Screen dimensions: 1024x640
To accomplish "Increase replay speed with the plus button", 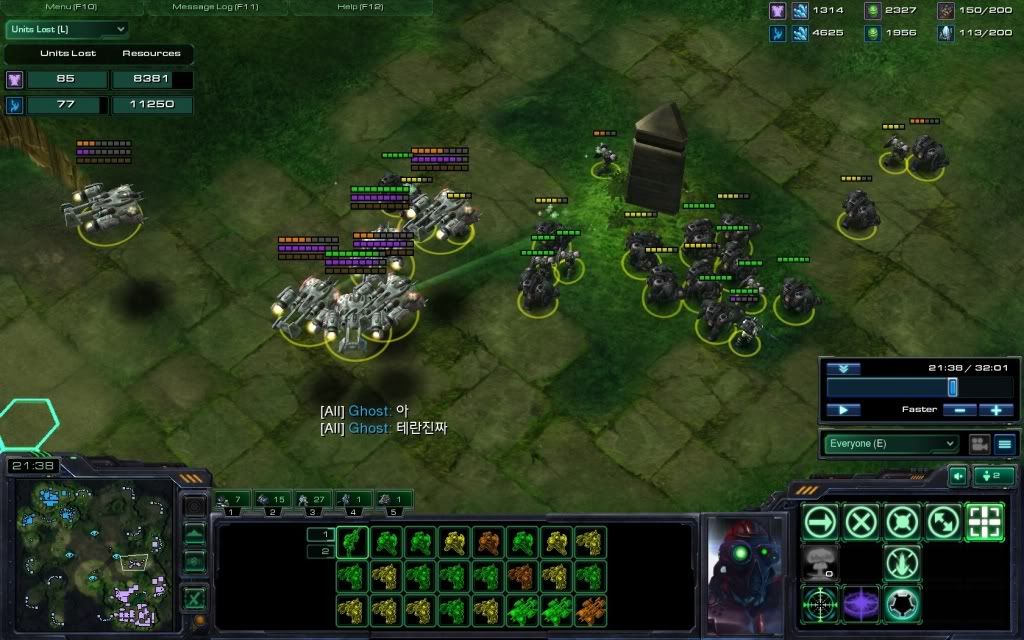I will point(996,410).
